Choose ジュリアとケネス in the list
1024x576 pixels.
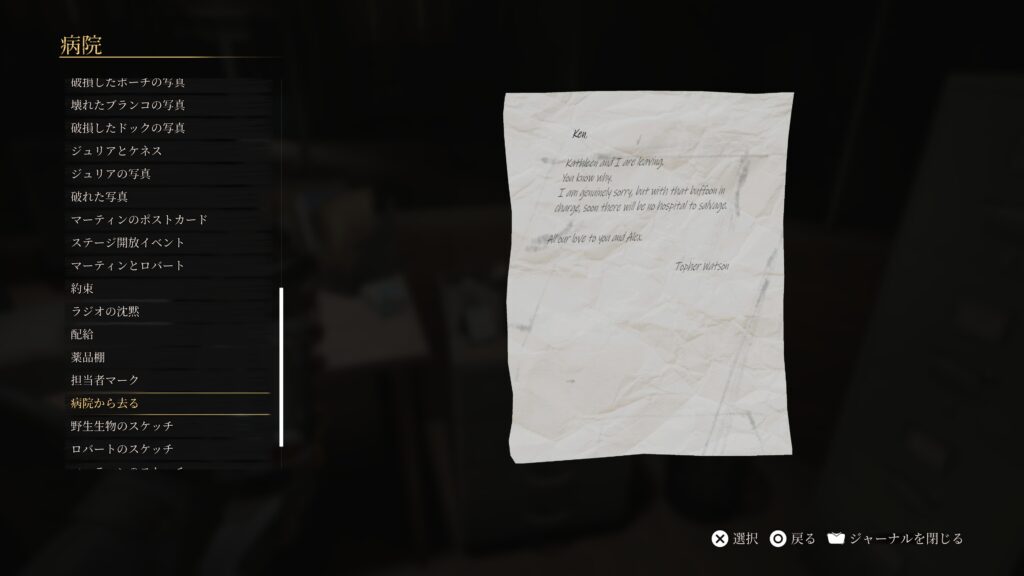tap(116, 151)
